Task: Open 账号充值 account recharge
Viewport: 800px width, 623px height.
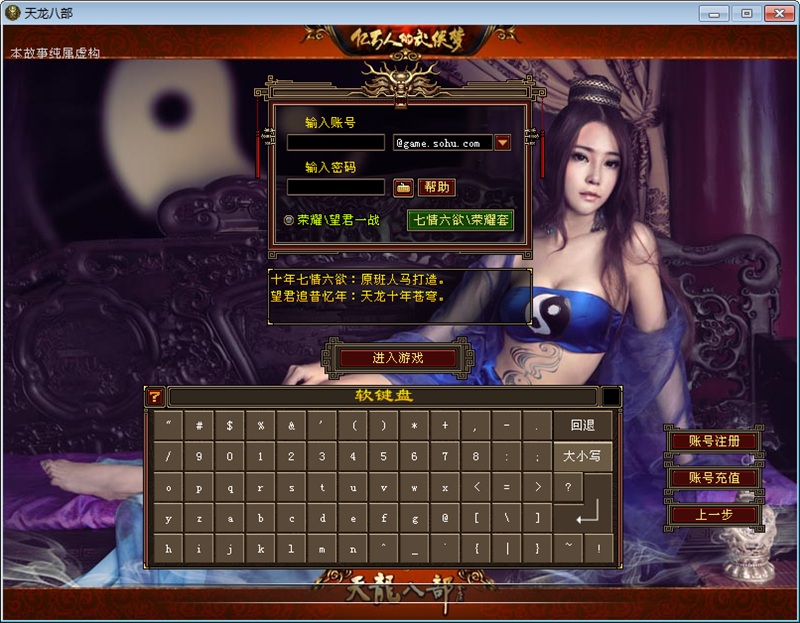Action: pyautogui.click(x=714, y=478)
